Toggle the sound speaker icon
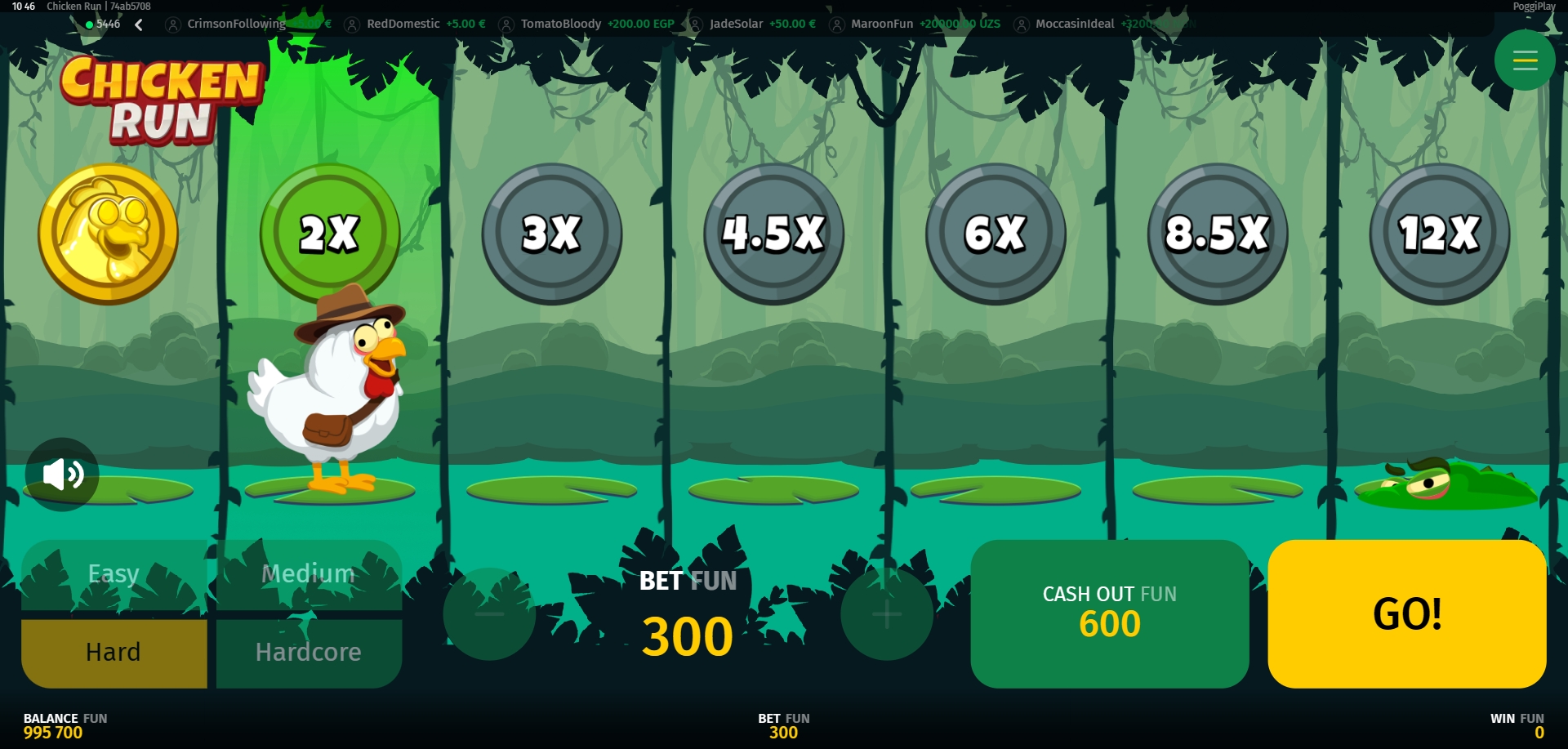The width and height of the screenshot is (1568, 749). 62,474
